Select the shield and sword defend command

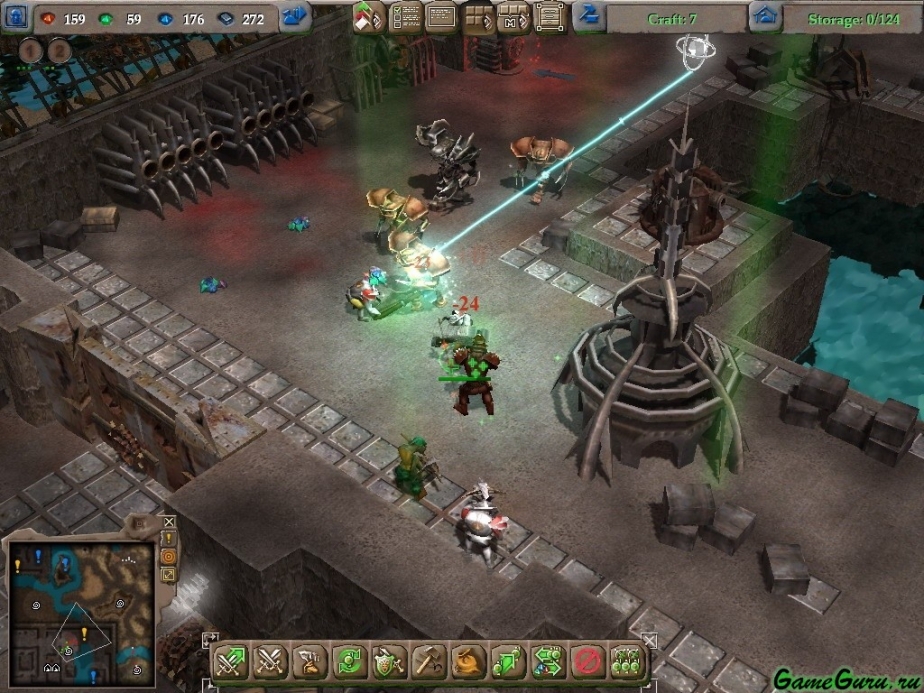point(389,660)
